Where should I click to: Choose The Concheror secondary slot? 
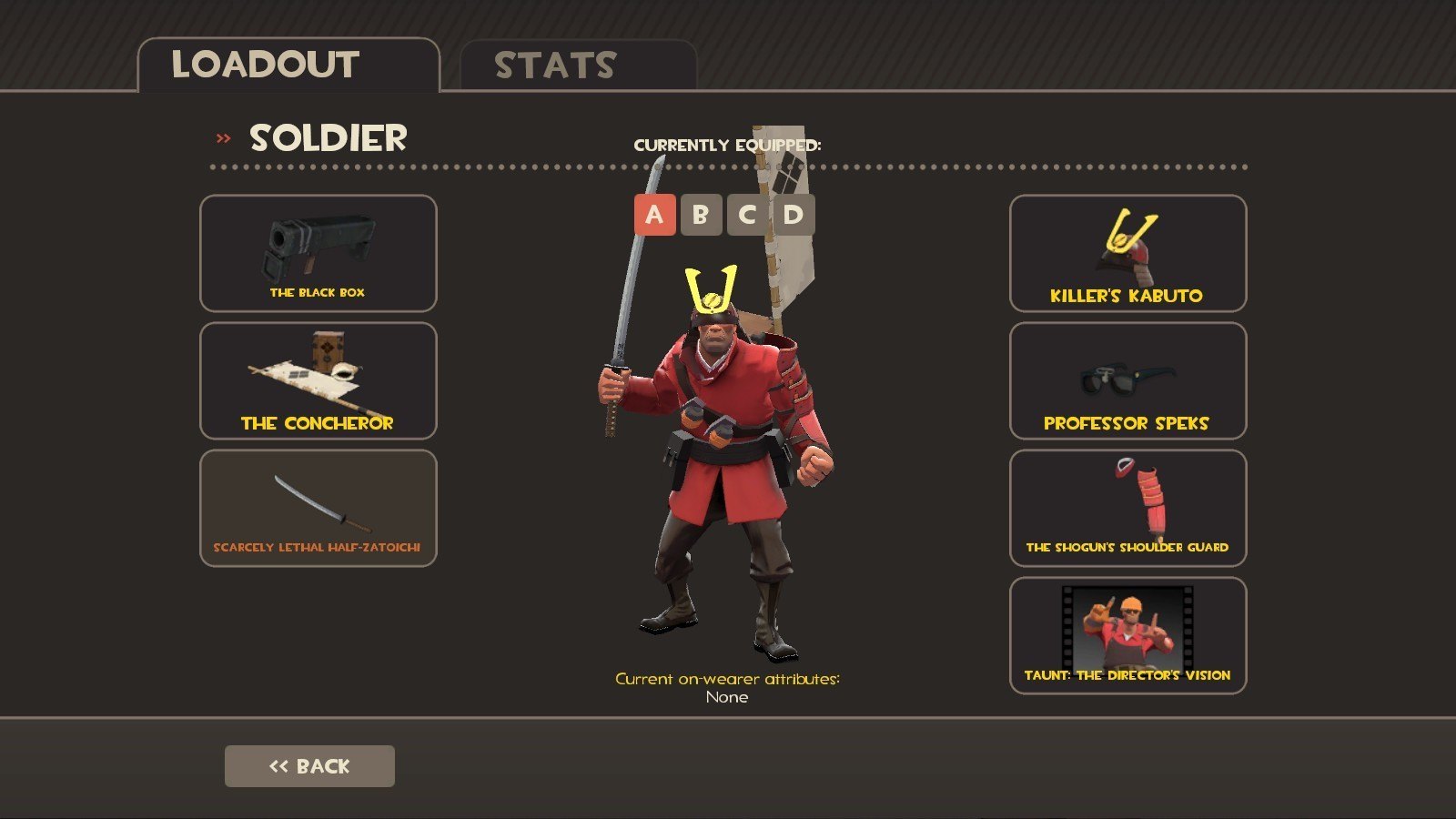[318, 380]
